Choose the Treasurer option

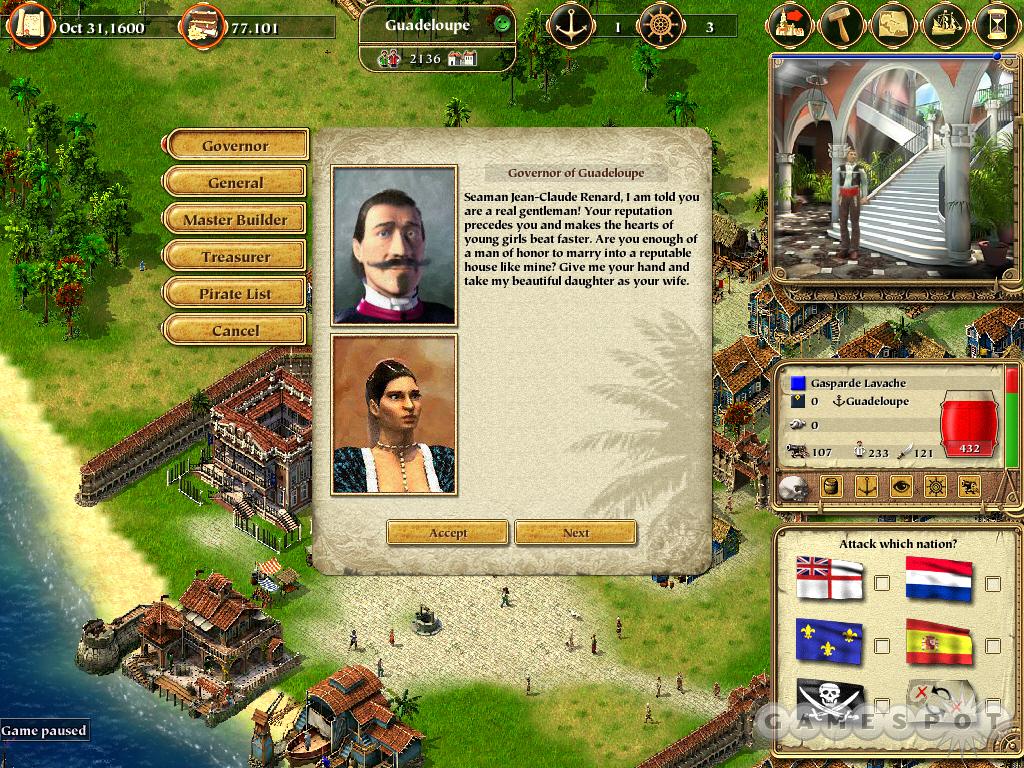[x=235, y=257]
